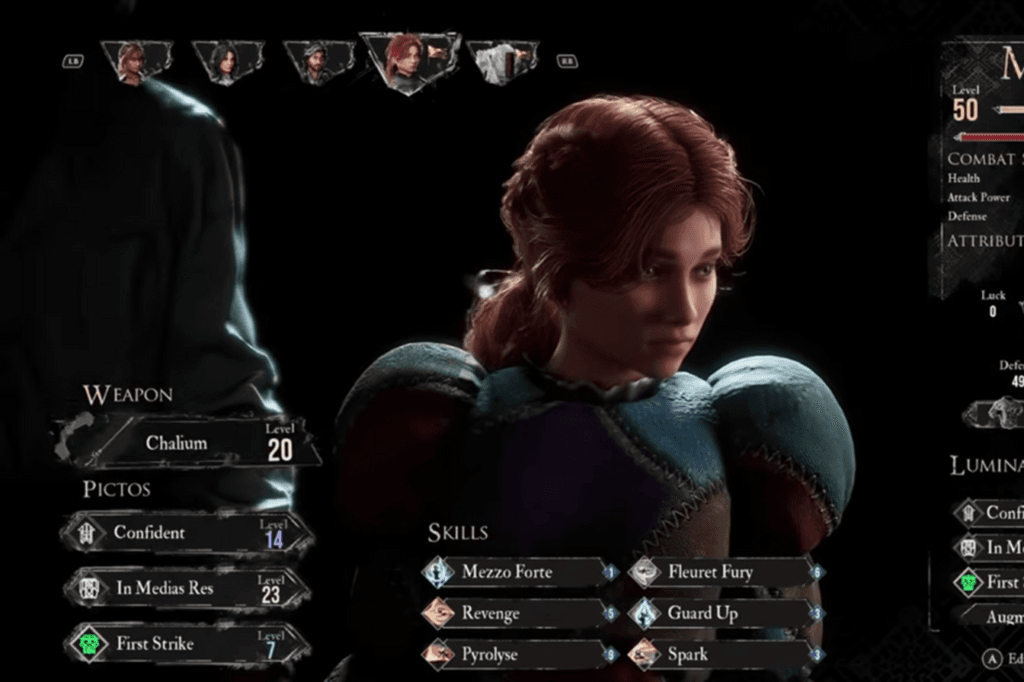Switch to the bearded man portrait tab

point(318,61)
